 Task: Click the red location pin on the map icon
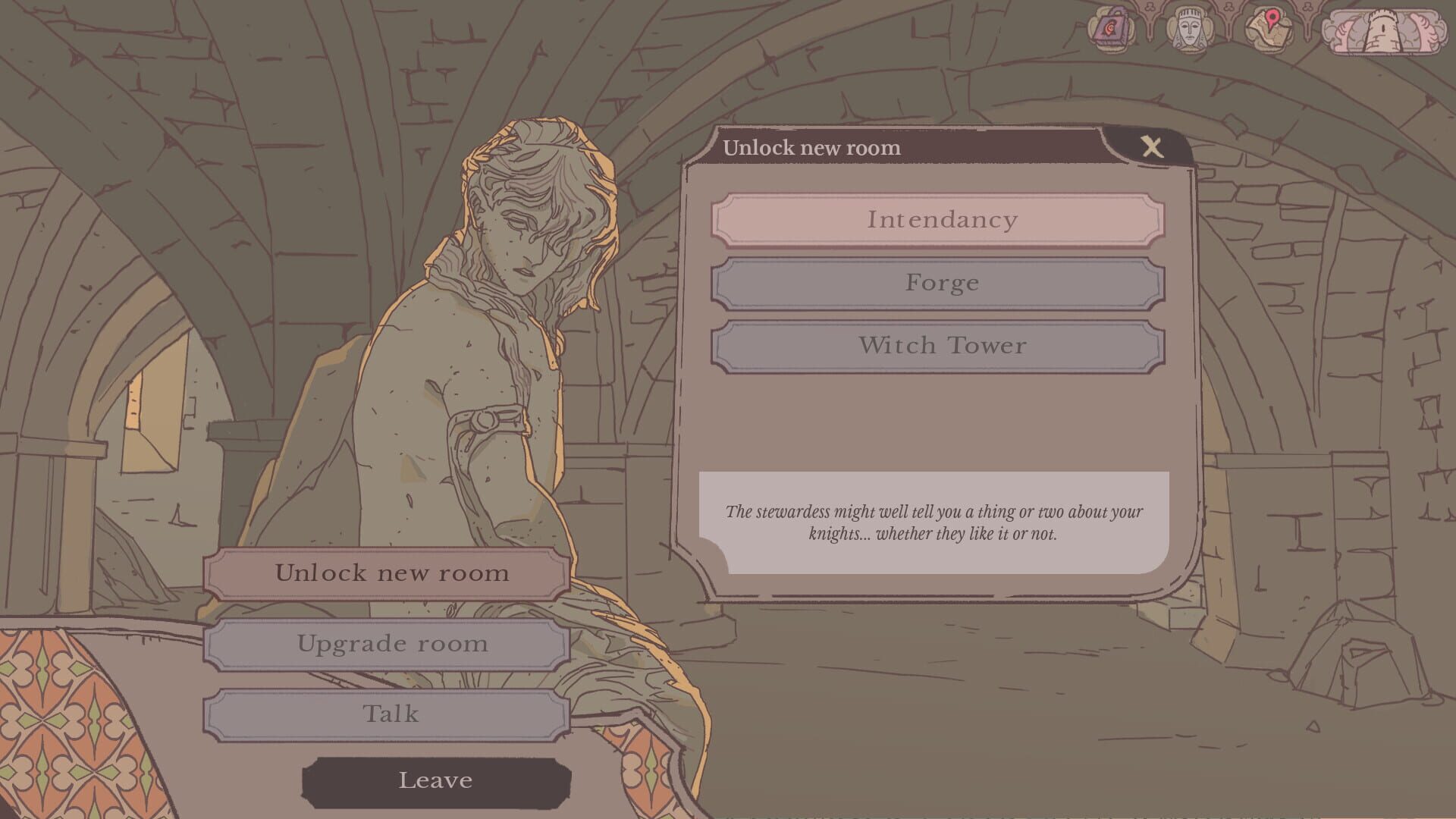(x=1272, y=18)
